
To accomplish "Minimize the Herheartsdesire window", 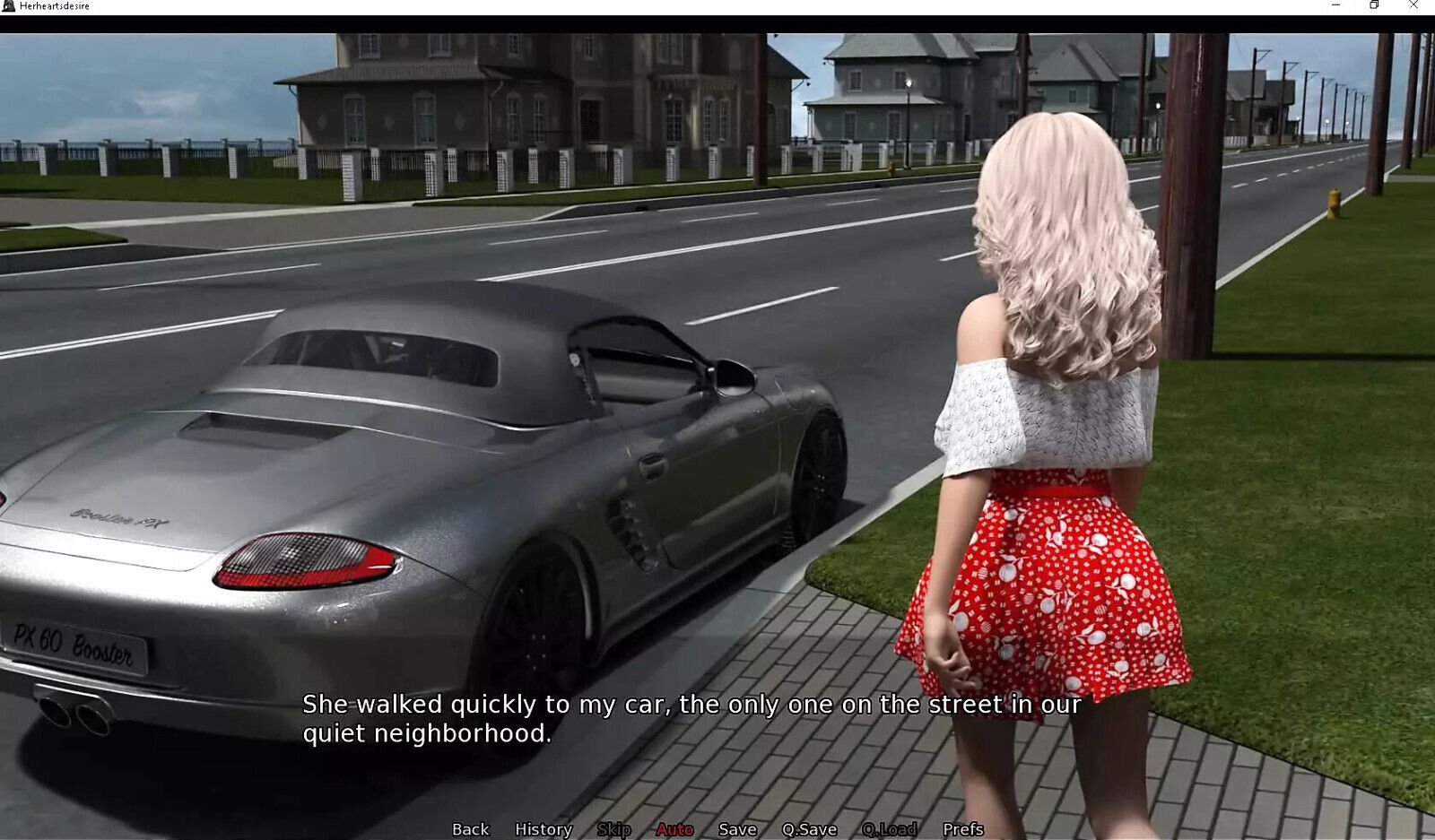I will click(1337, 6).
